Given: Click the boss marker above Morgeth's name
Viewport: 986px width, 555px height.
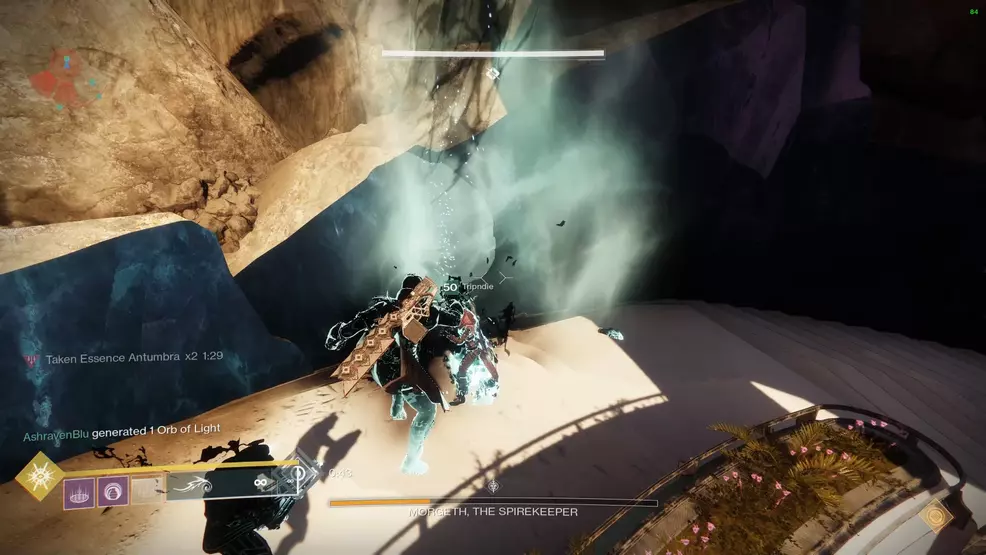Looking at the screenshot, I should tap(493, 486).
